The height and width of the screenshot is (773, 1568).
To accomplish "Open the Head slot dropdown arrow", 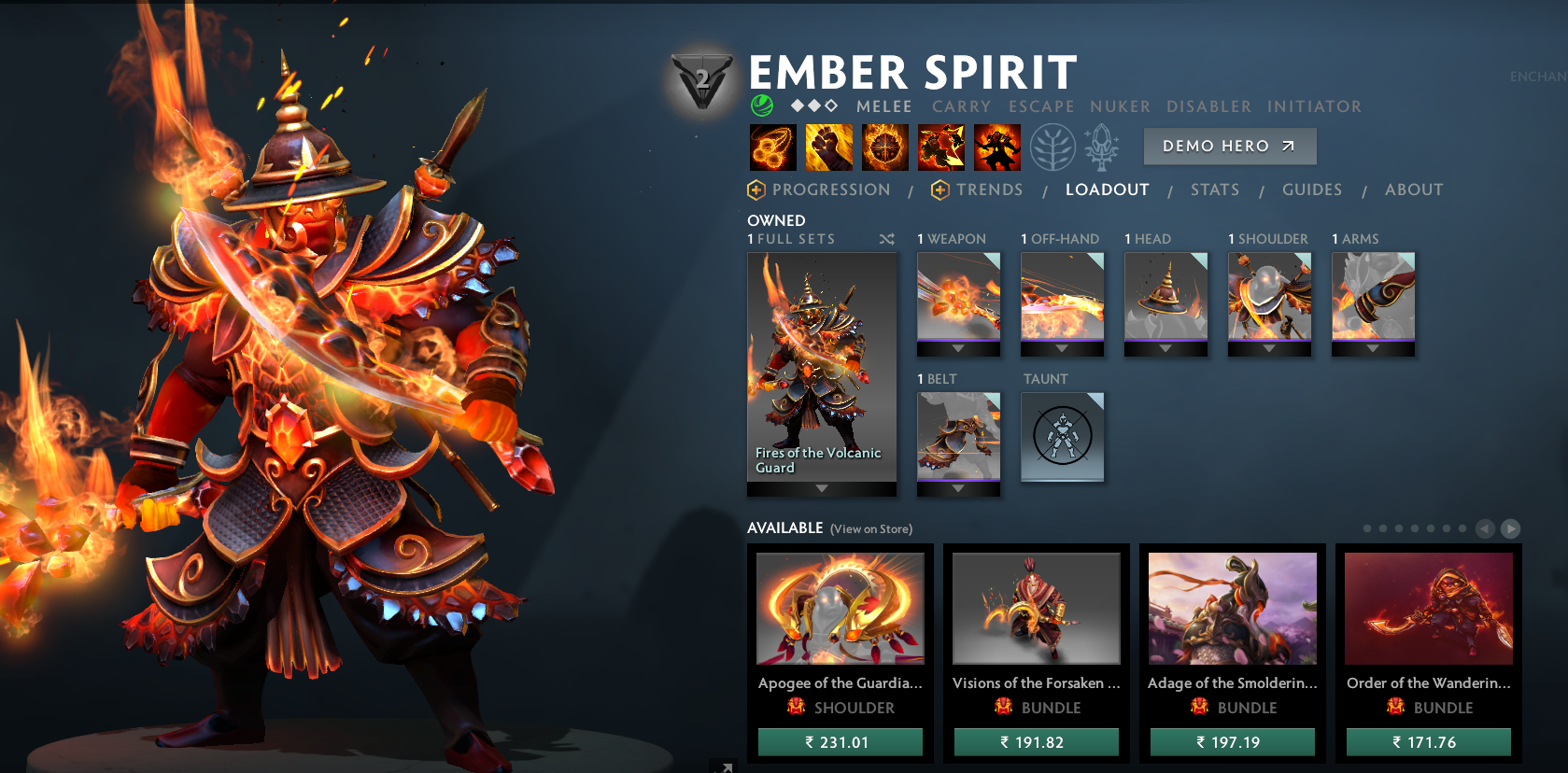I will [1165, 348].
